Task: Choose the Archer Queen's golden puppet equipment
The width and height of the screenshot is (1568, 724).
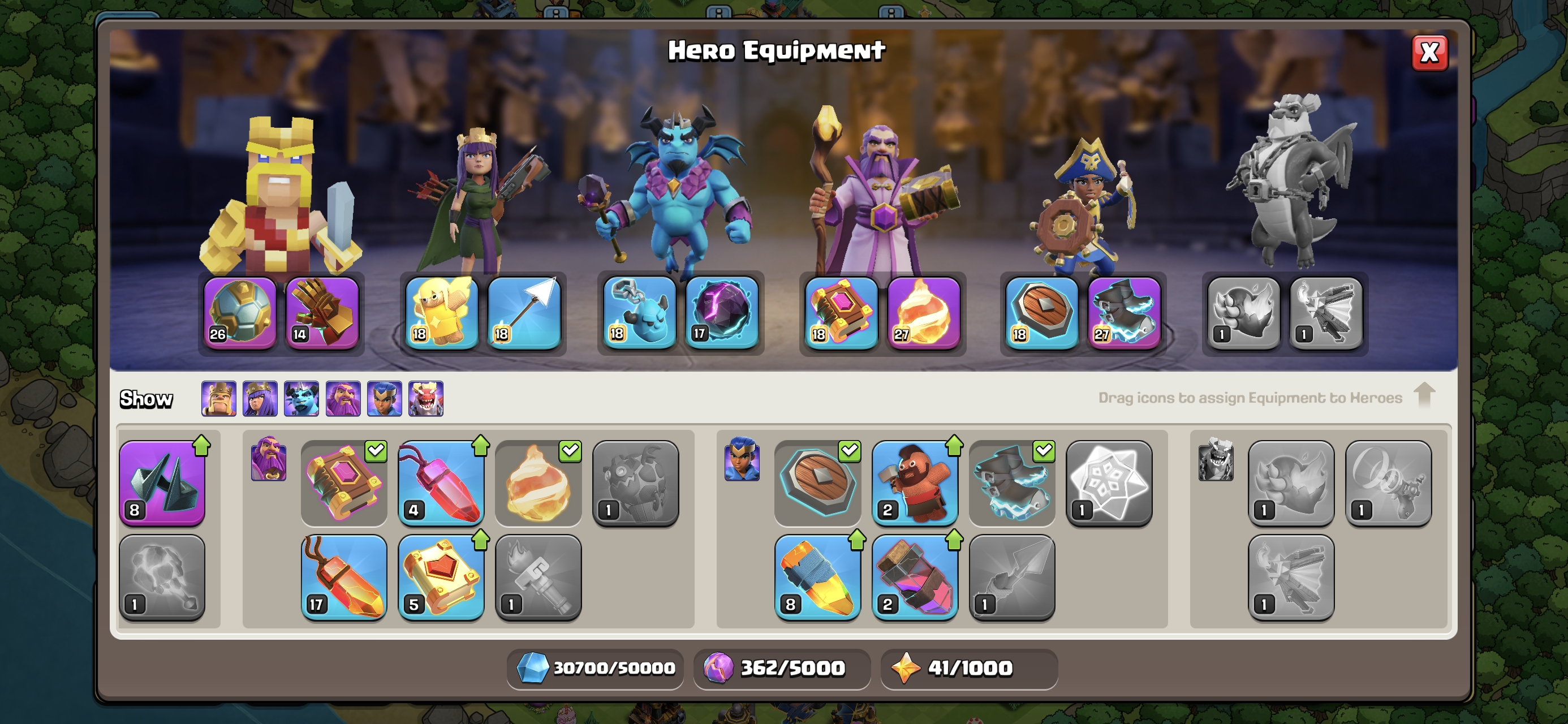Action: click(441, 313)
